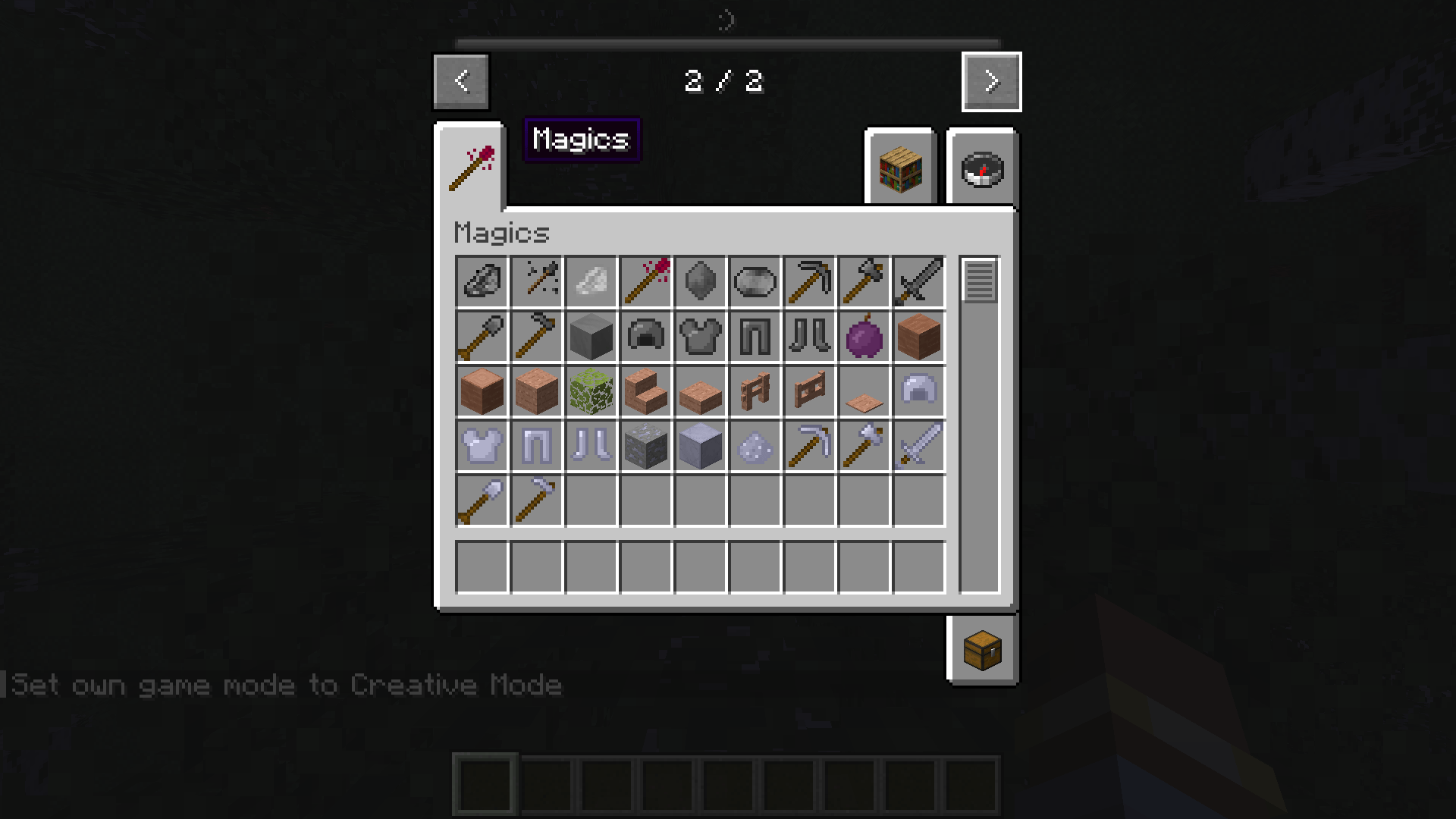Grab the shovel in the bottom row

tap(481, 500)
